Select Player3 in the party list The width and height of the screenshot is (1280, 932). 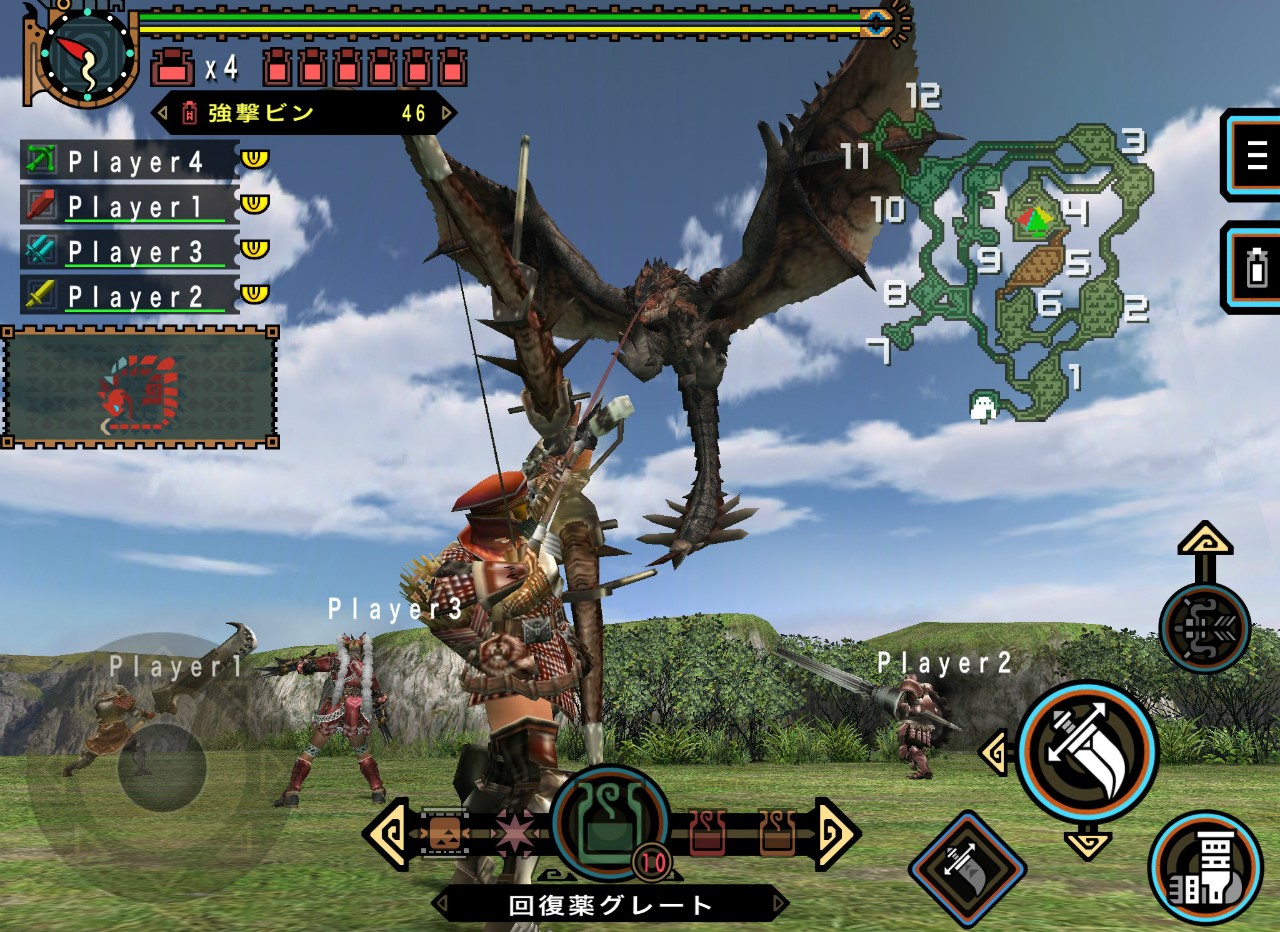[128, 250]
